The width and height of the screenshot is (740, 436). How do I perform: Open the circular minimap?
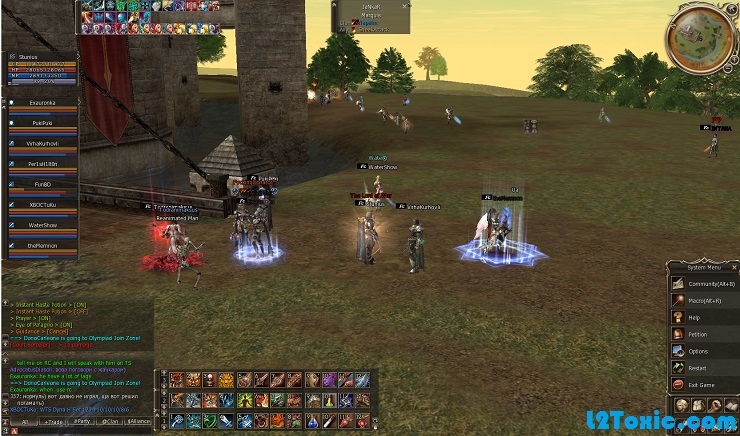(702, 37)
